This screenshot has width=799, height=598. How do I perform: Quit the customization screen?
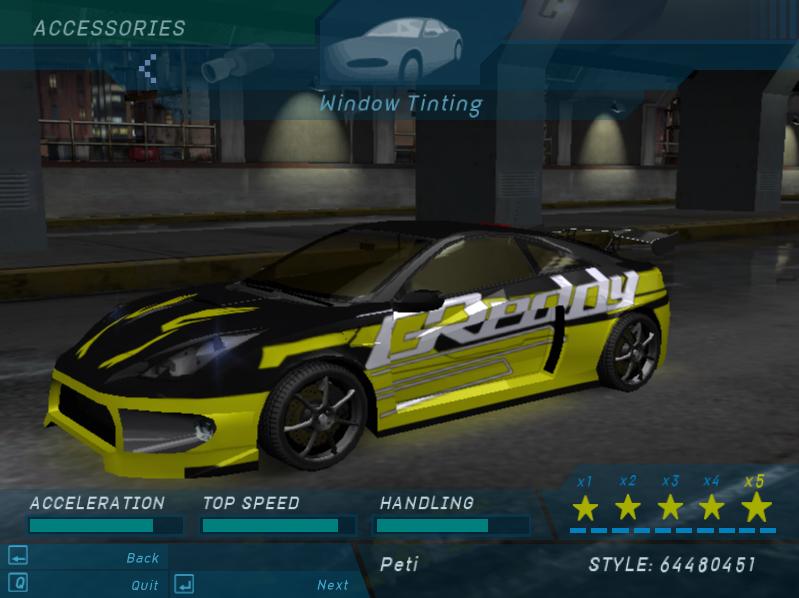click(144, 585)
